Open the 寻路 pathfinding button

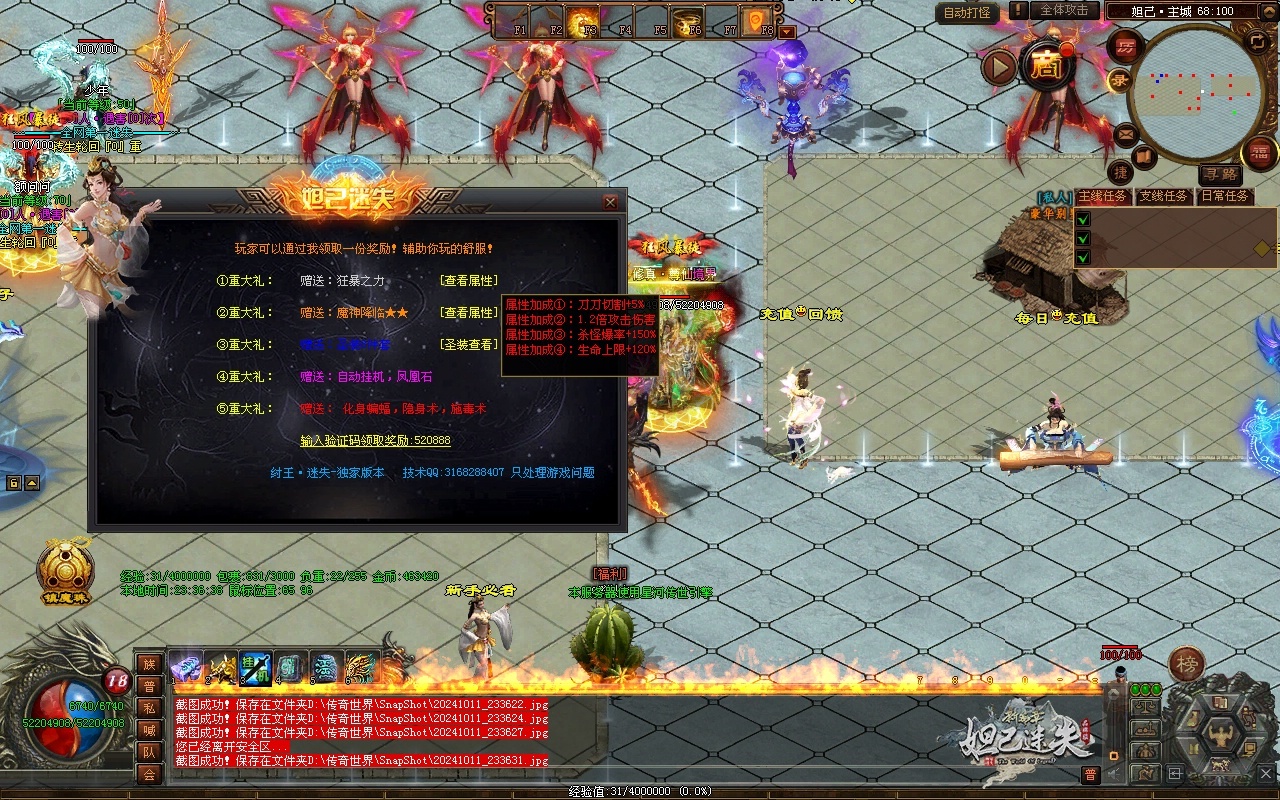point(1219,175)
